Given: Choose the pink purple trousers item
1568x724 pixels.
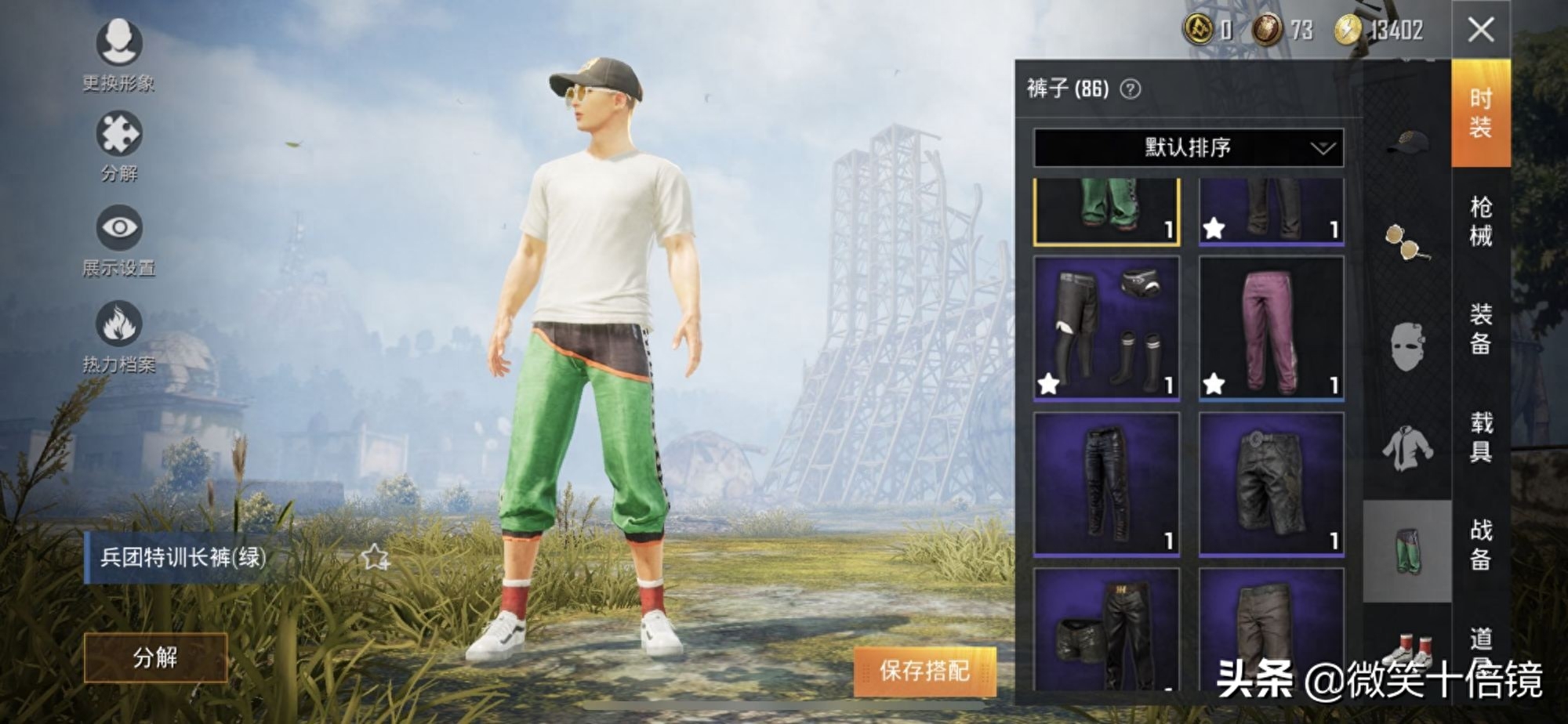Looking at the screenshot, I should 1271,328.
